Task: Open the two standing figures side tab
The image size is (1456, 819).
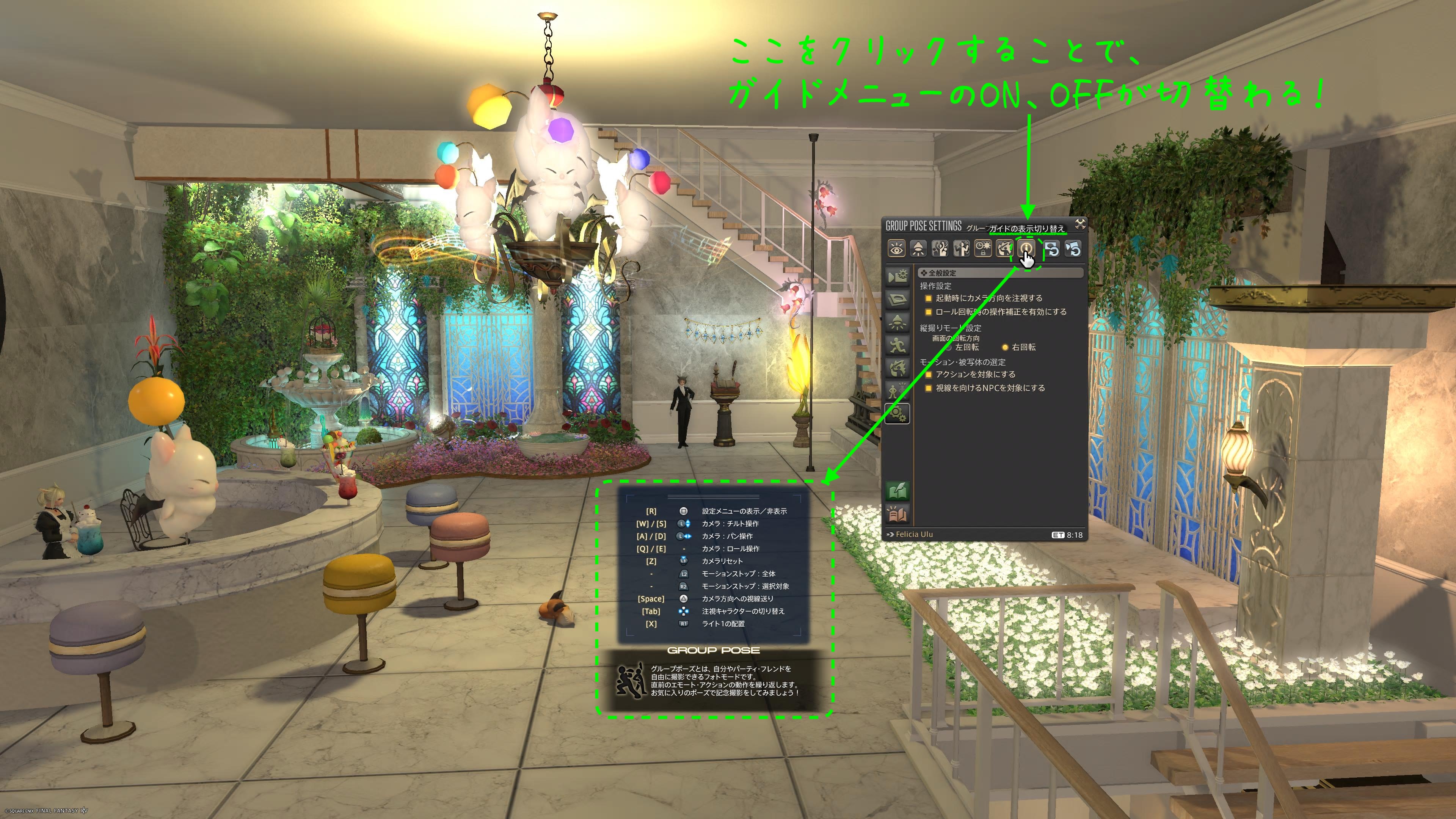Action: click(x=897, y=391)
